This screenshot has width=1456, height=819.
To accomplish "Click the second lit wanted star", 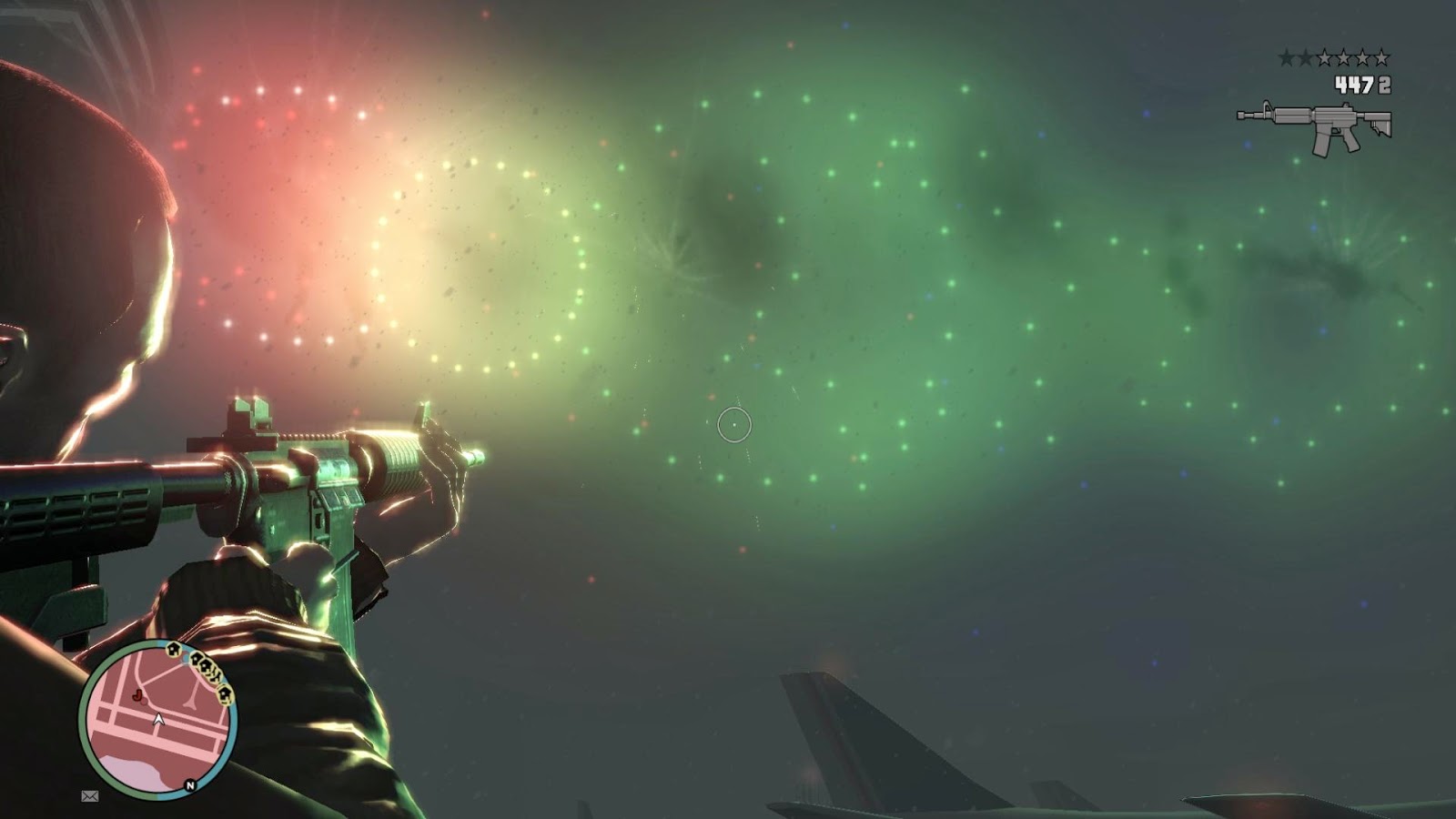I will click(1306, 57).
